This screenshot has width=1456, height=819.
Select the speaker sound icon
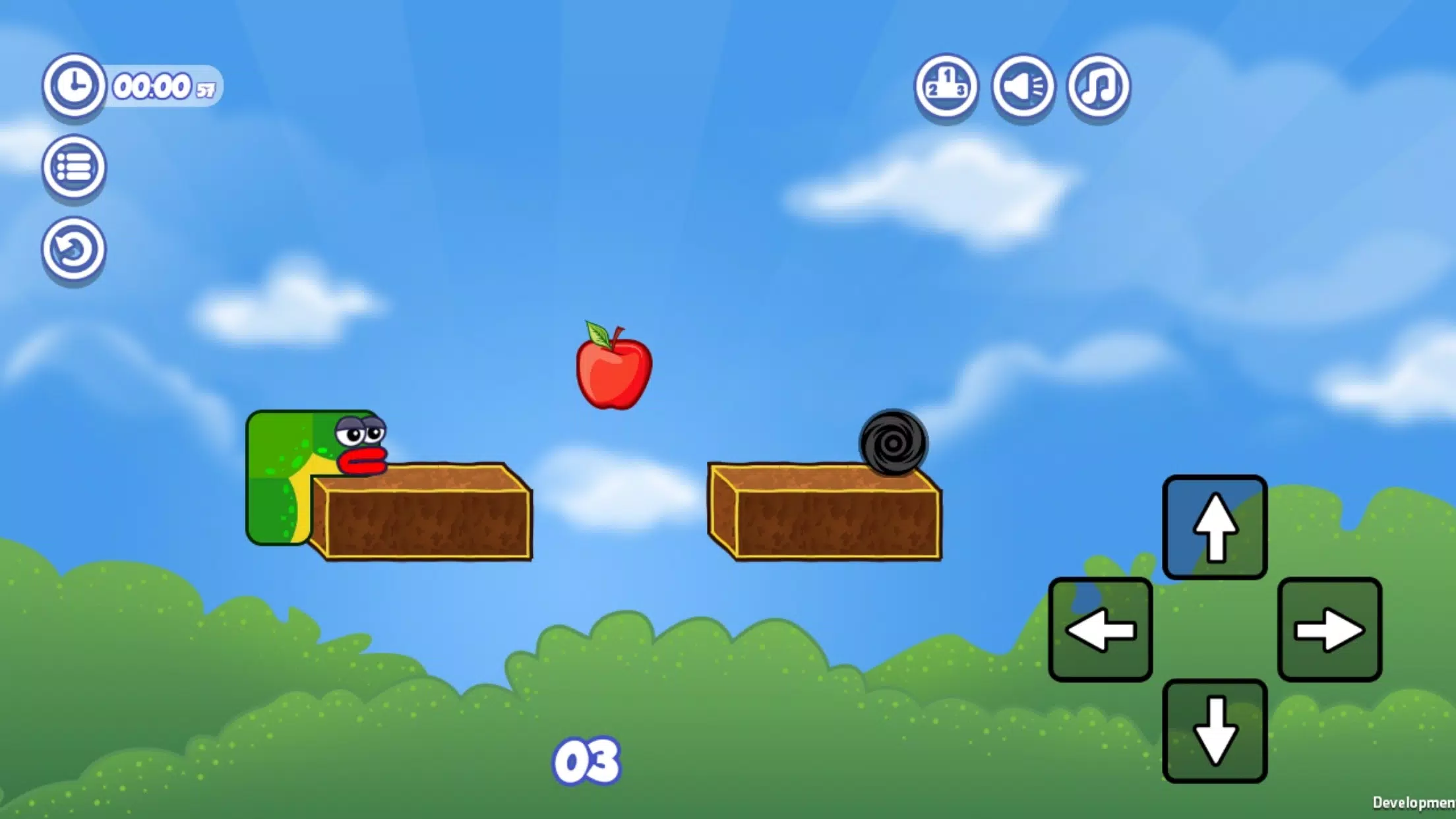click(1023, 88)
